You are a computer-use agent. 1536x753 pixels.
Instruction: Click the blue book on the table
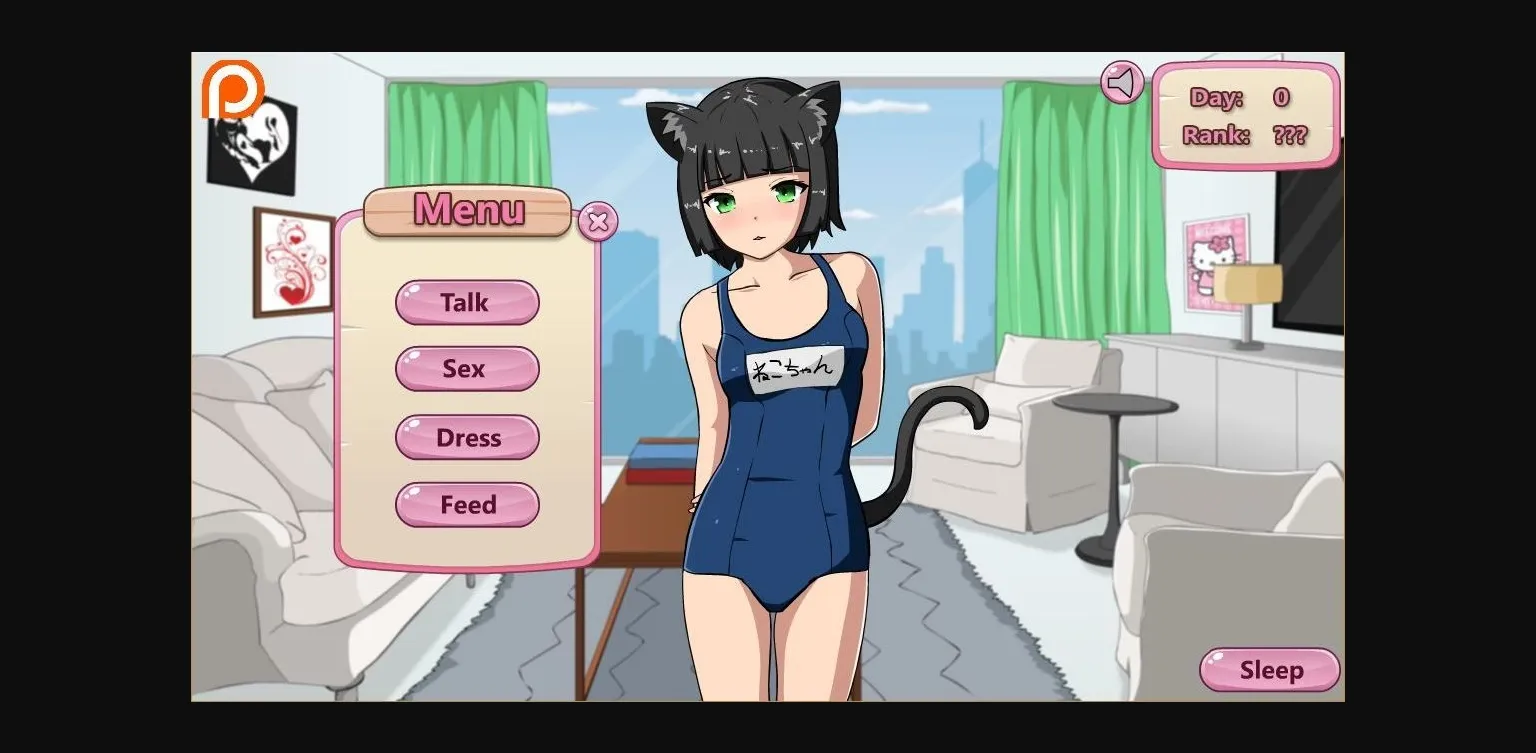click(656, 458)
